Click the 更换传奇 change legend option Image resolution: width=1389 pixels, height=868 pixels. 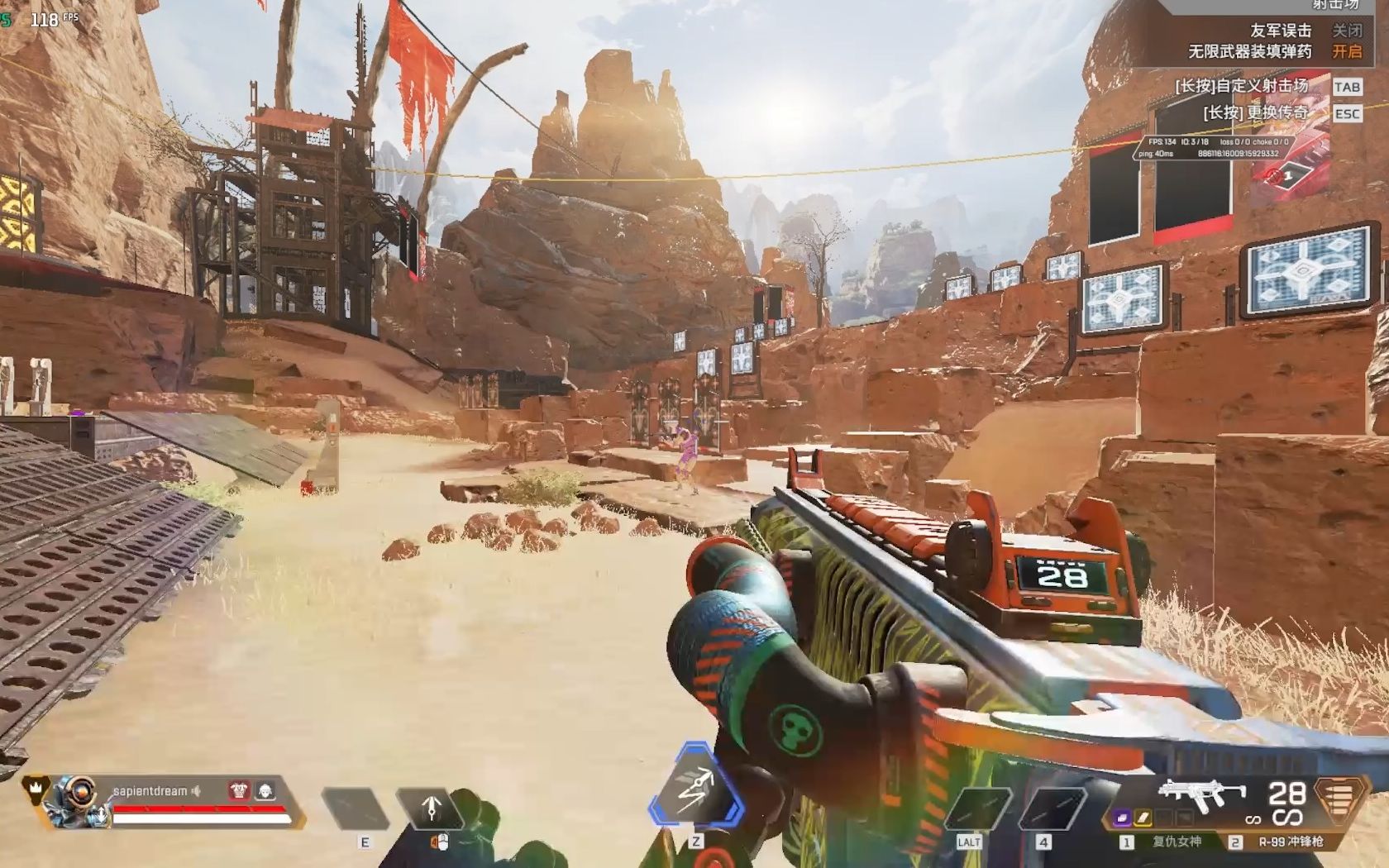[1256, 112]
